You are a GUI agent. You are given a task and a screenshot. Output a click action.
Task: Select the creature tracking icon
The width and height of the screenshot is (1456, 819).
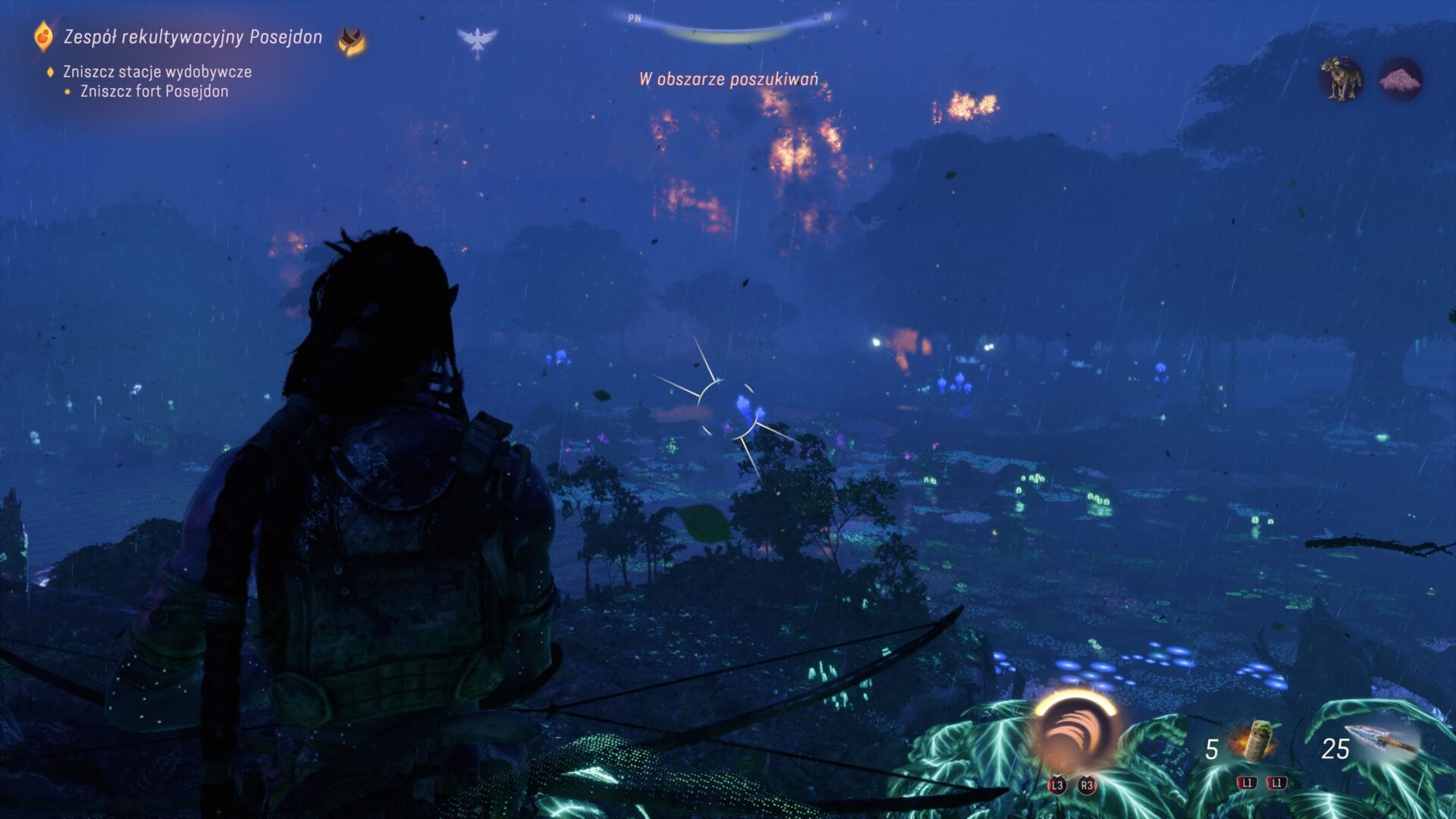pos(1341,78)
